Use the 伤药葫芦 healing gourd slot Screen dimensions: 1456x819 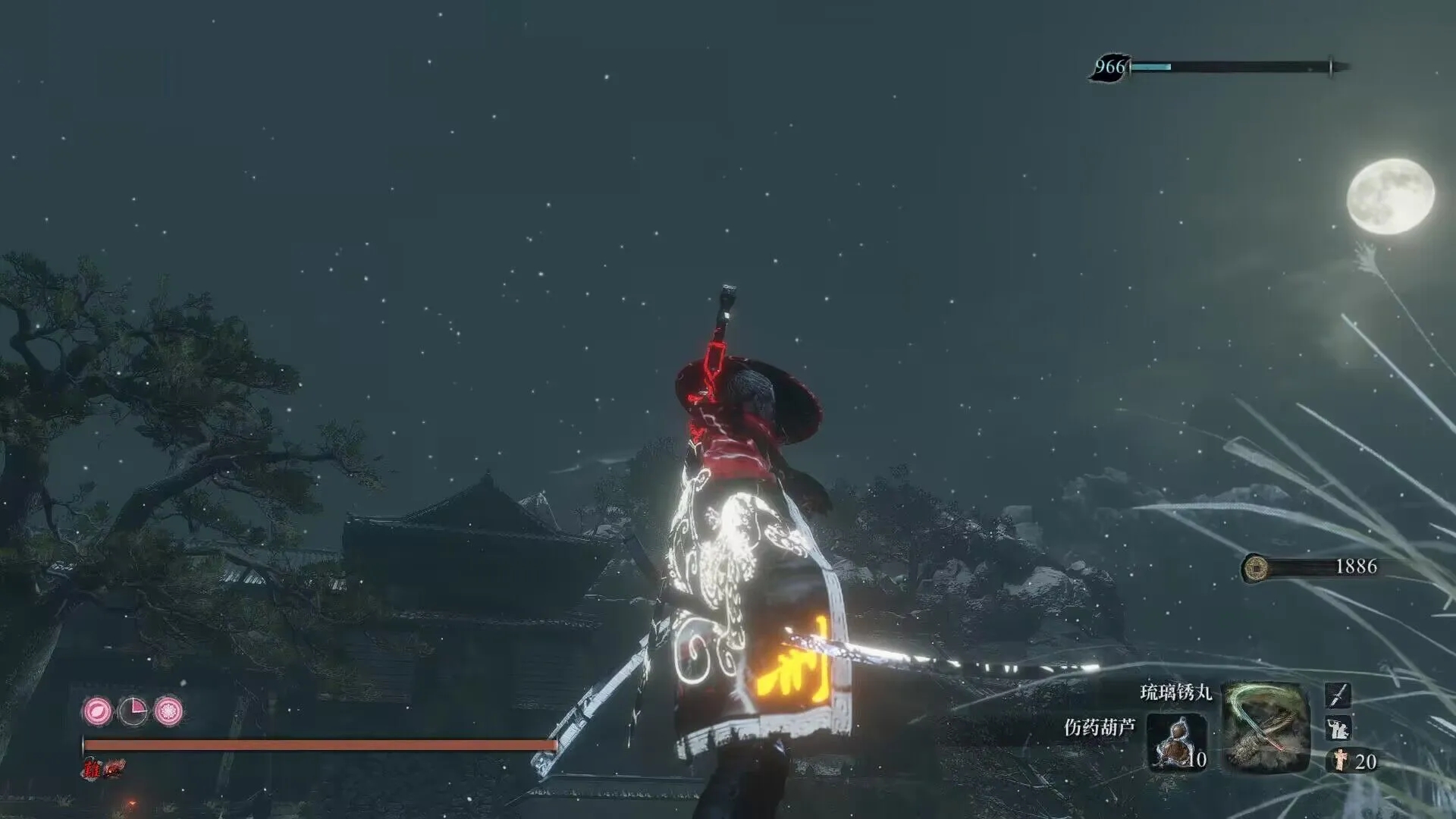click(1176, 741)
